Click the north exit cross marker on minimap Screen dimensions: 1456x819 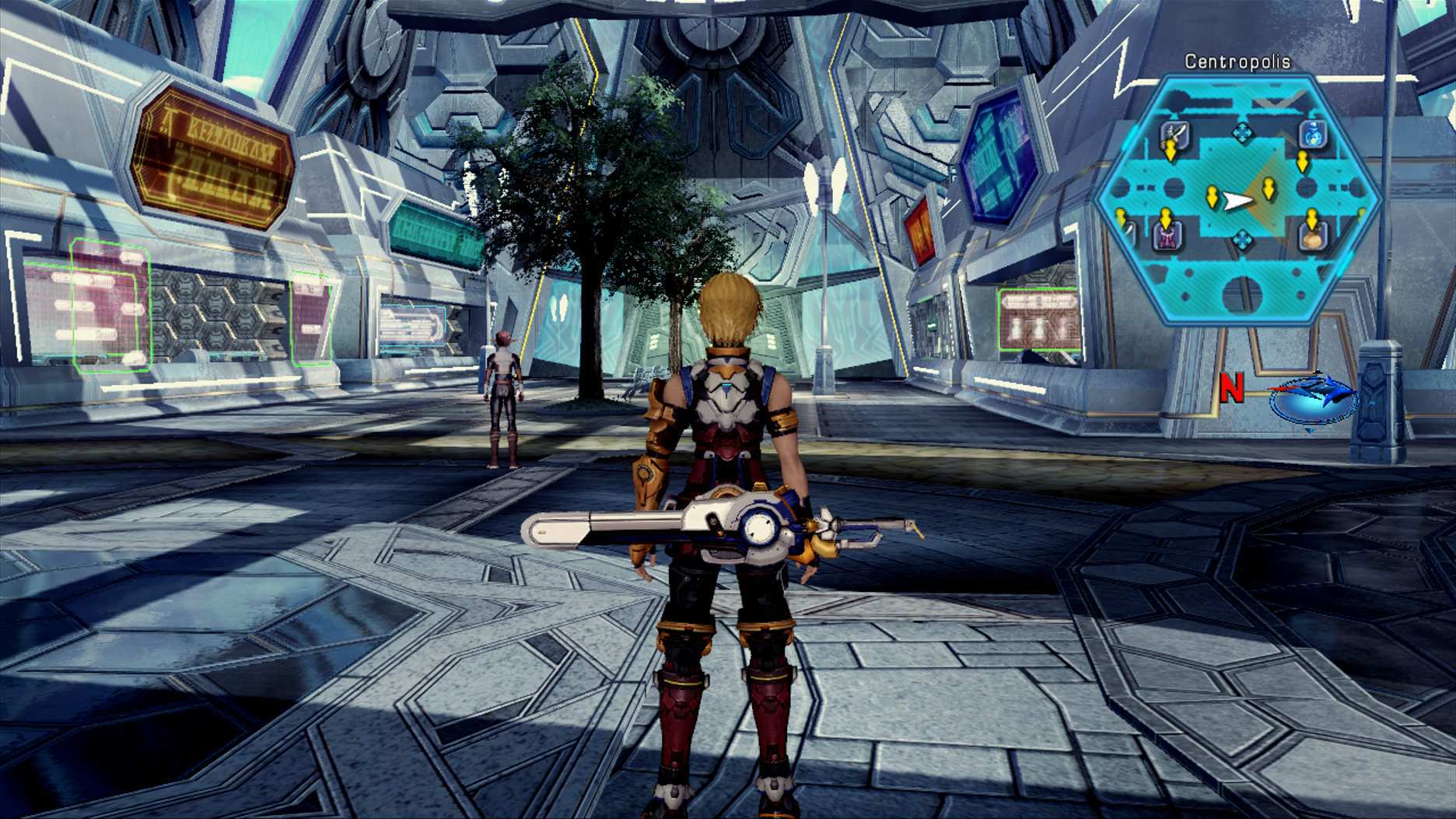[x=1241, y=131]
